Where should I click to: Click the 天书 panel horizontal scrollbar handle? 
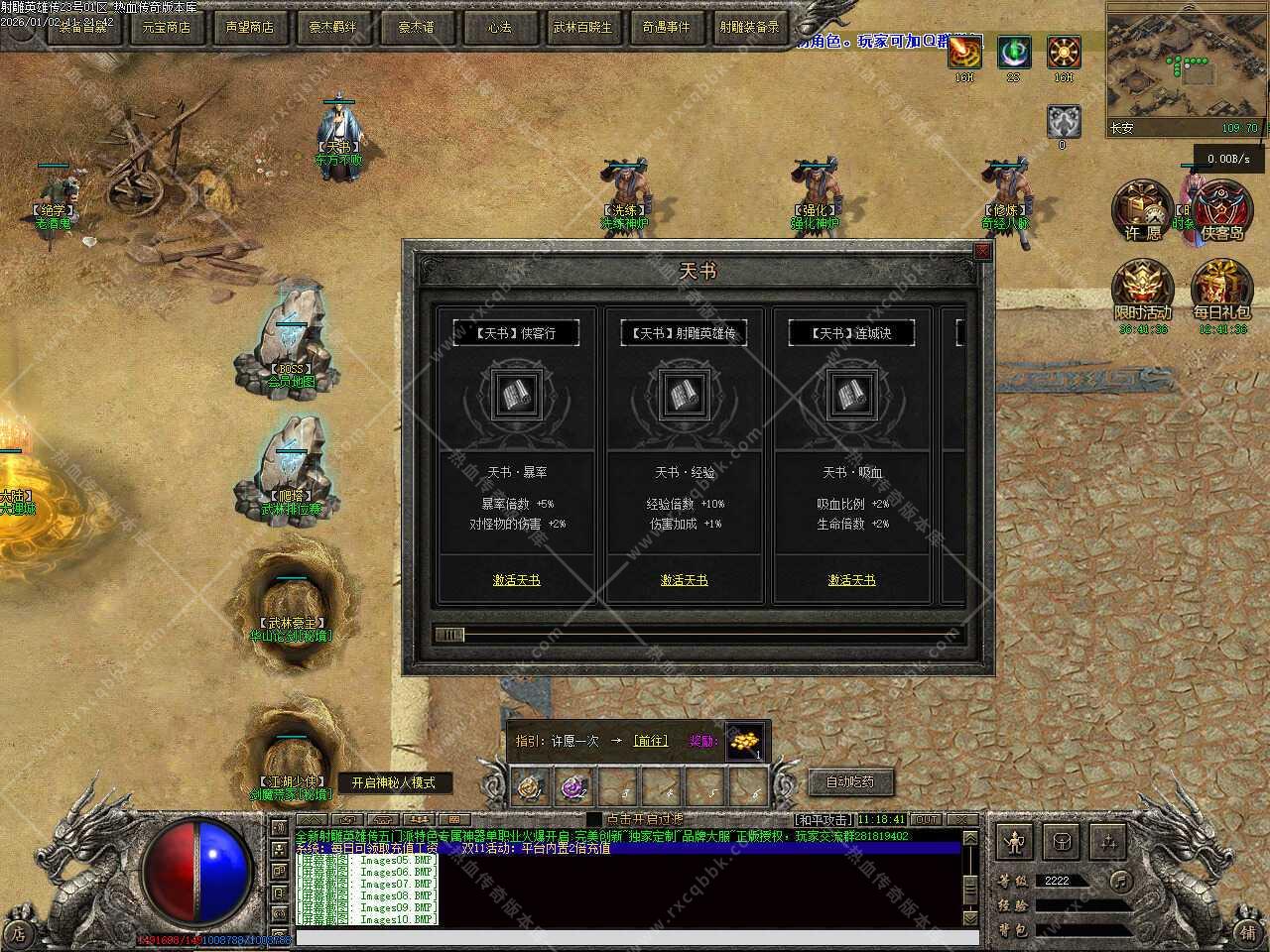tap(449, 635)
